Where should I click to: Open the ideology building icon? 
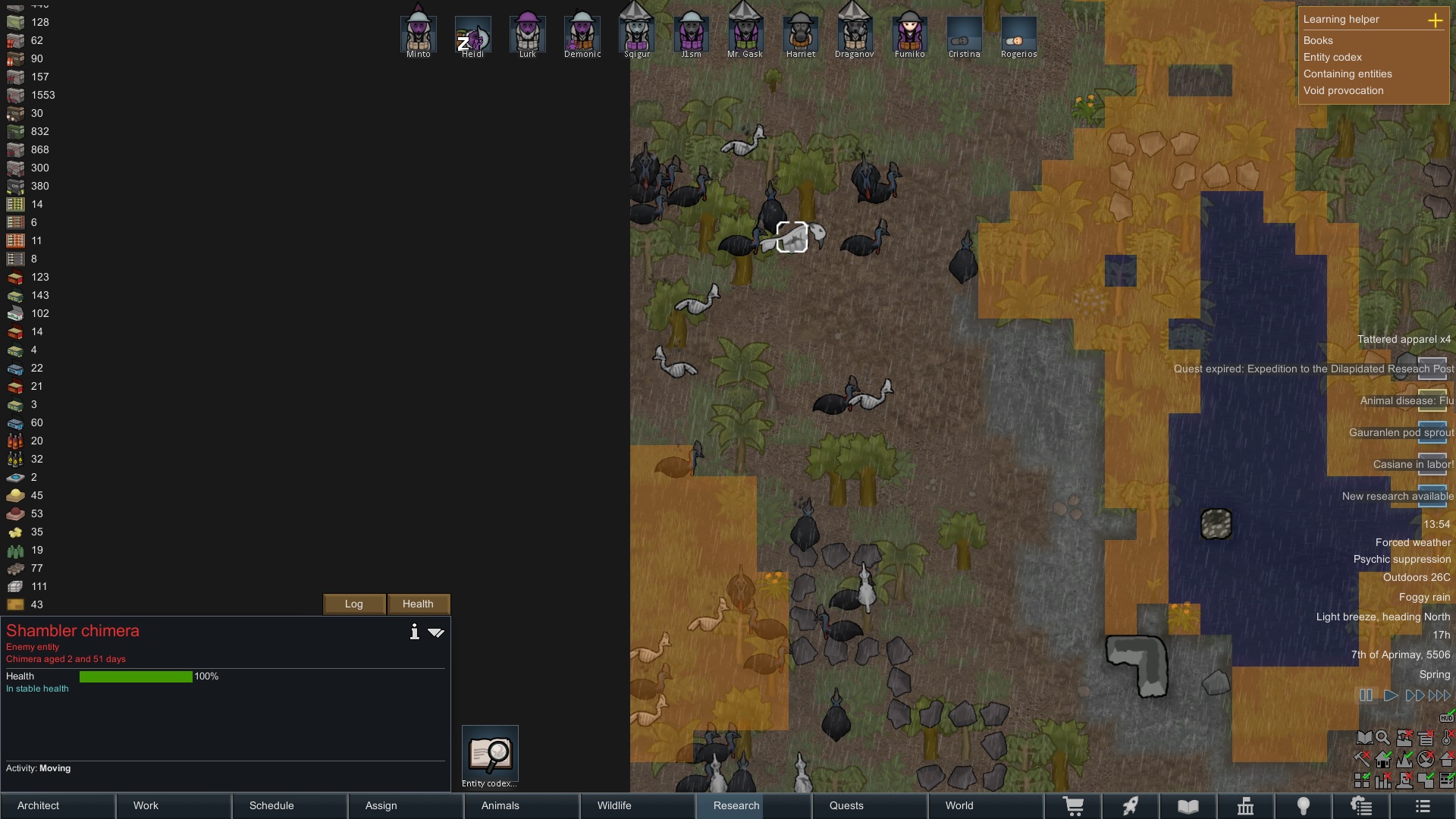click(1247, 806)
